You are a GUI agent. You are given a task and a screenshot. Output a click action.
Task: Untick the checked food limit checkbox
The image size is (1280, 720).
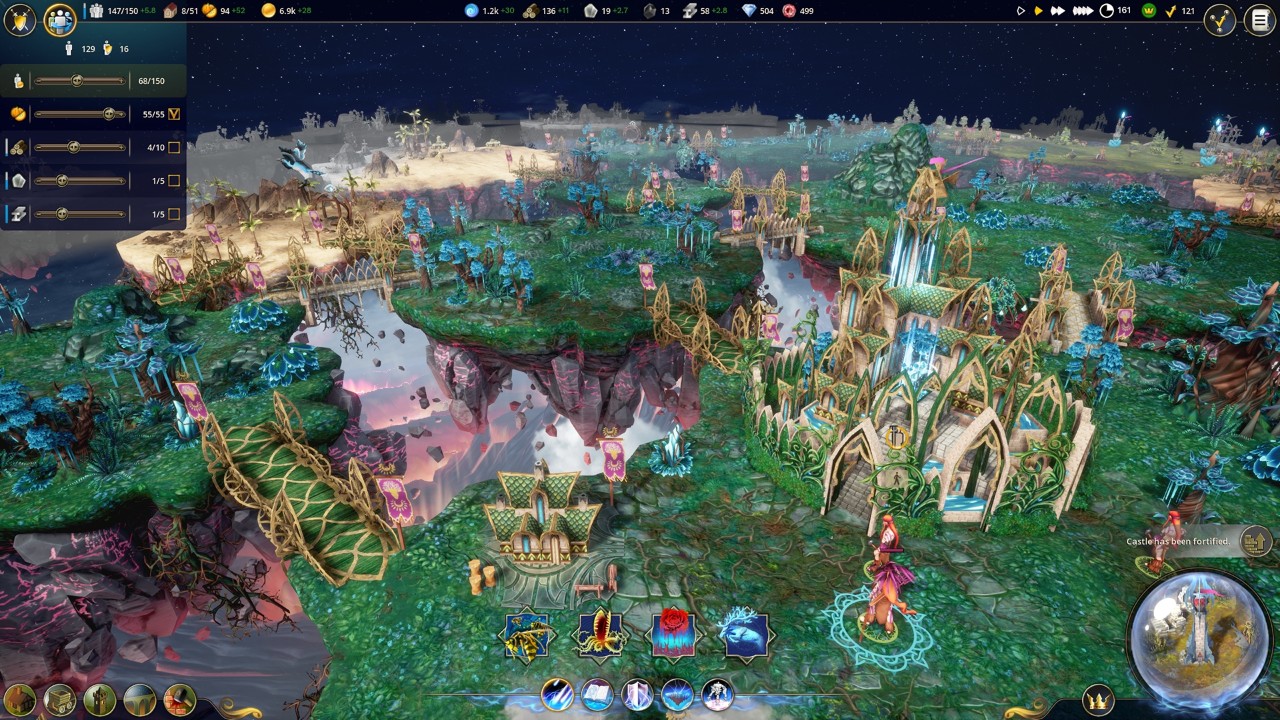point(174,114)
